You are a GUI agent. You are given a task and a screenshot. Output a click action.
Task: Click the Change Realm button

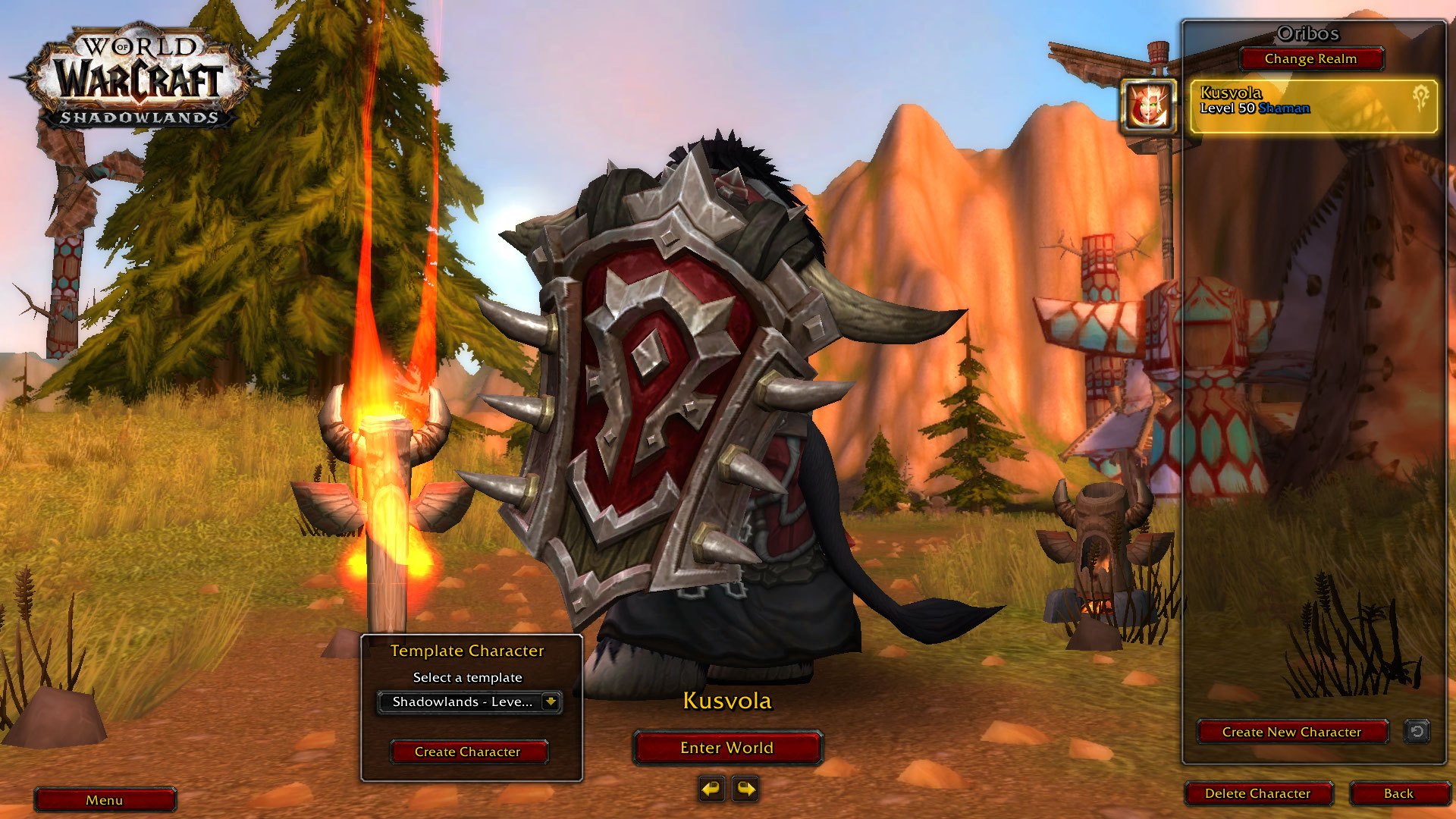[x=1310, y=59]
